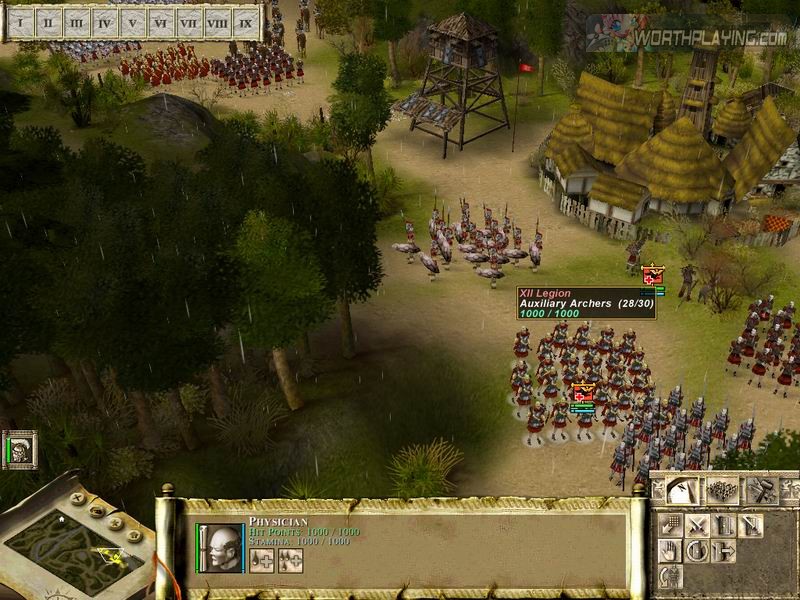Select control group V
The image size is (800, 600).
pos(132,22)
